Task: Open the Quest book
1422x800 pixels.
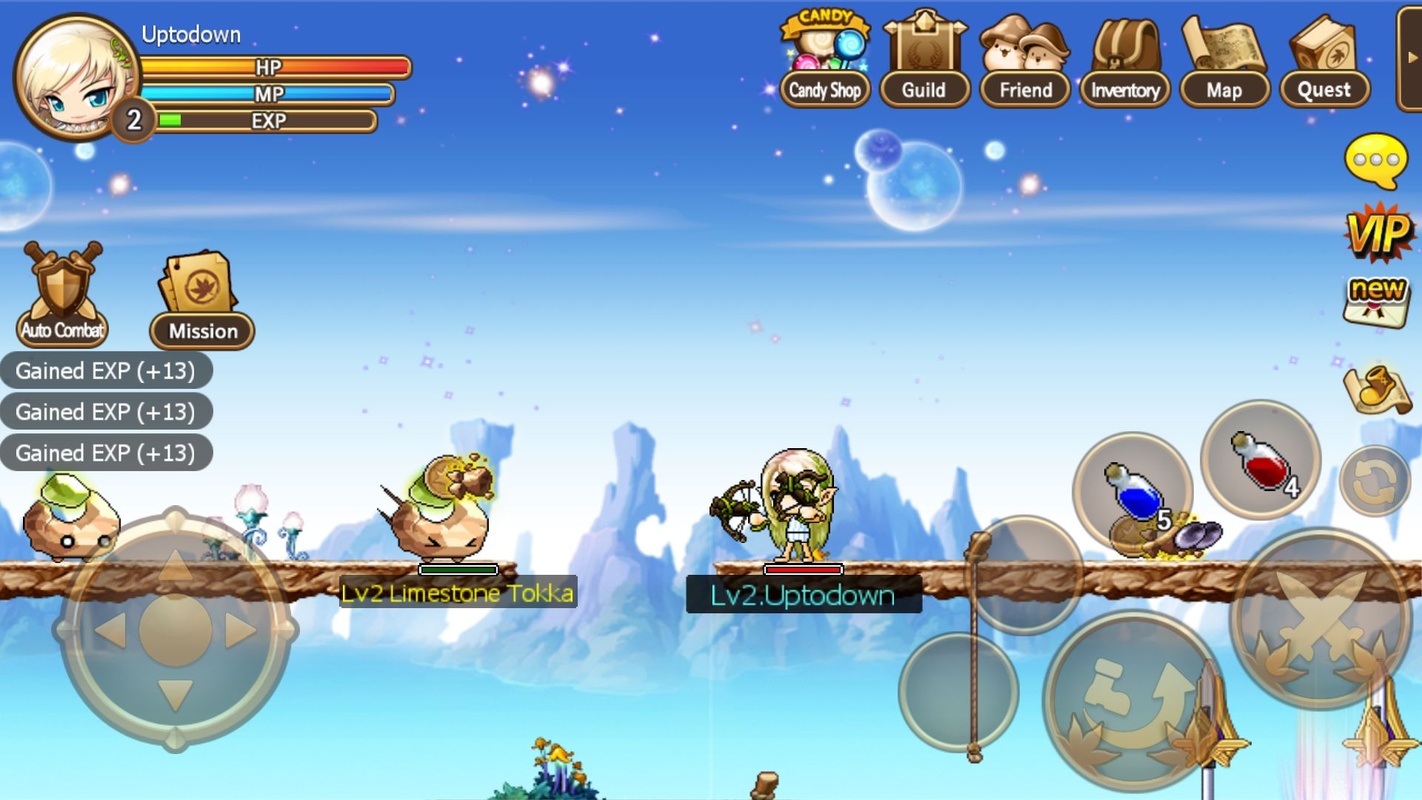Action: (x=1324, y=62)
